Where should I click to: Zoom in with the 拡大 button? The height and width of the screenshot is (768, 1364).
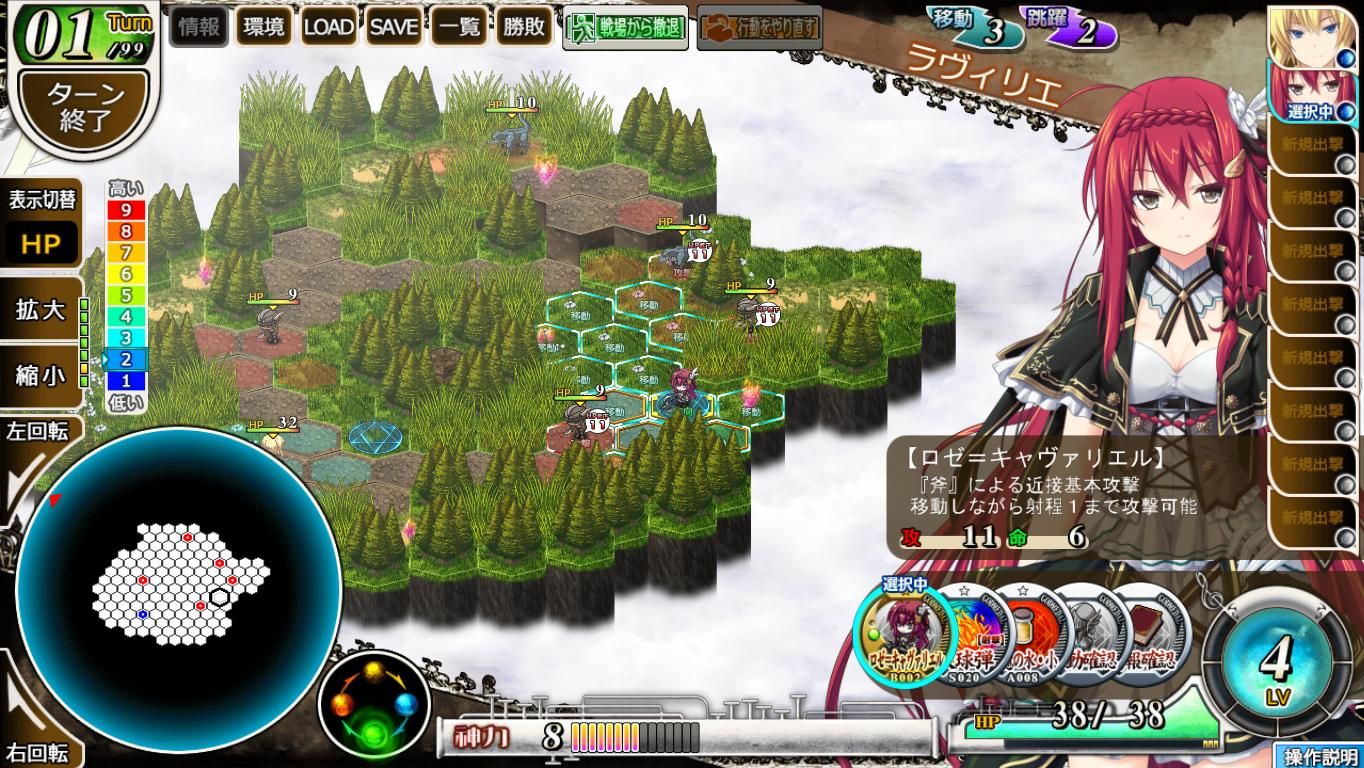click(x=42, y=310)
